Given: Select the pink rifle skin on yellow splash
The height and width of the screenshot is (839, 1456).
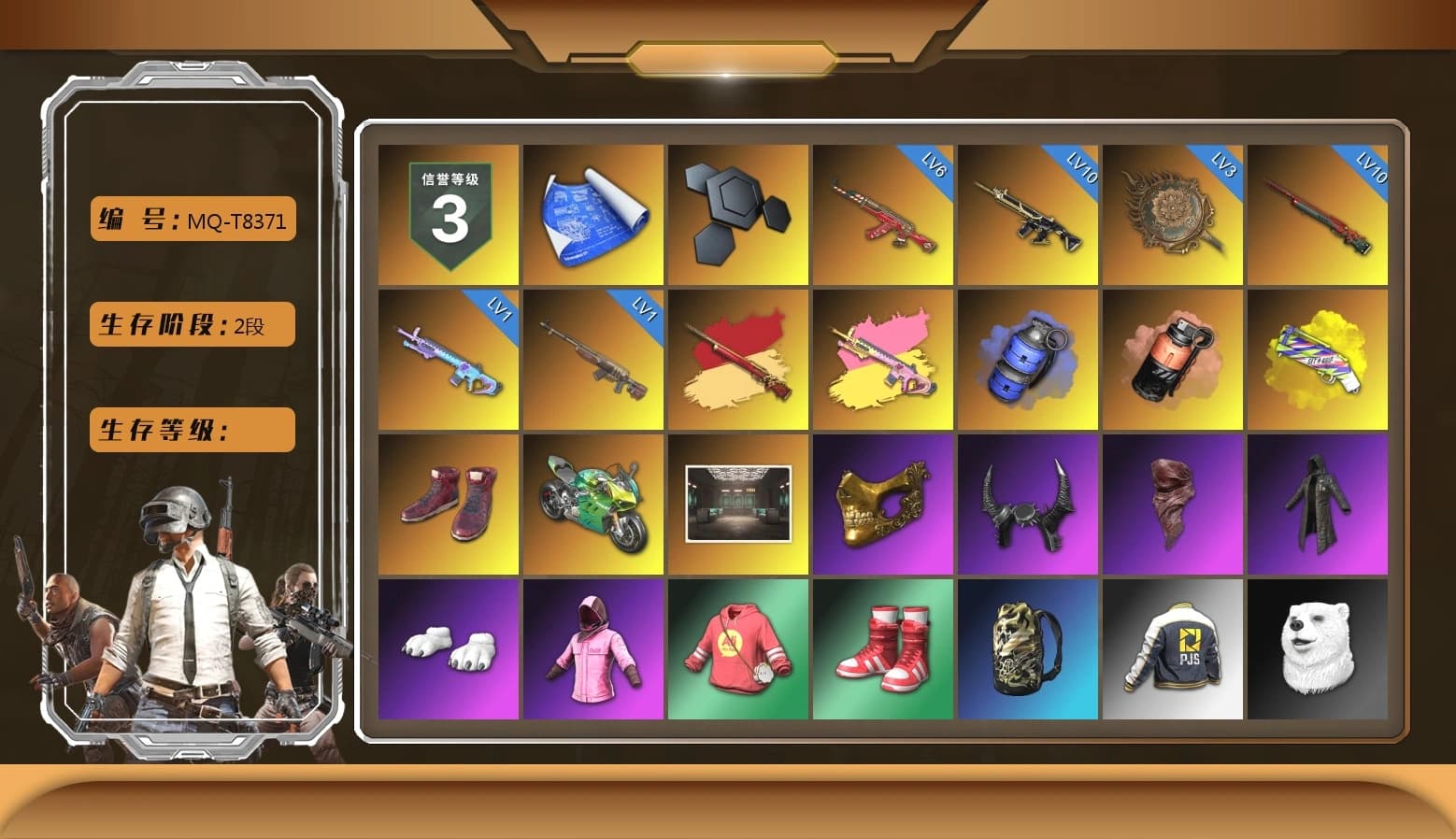Looking at the screenshot, I should 883,360.
